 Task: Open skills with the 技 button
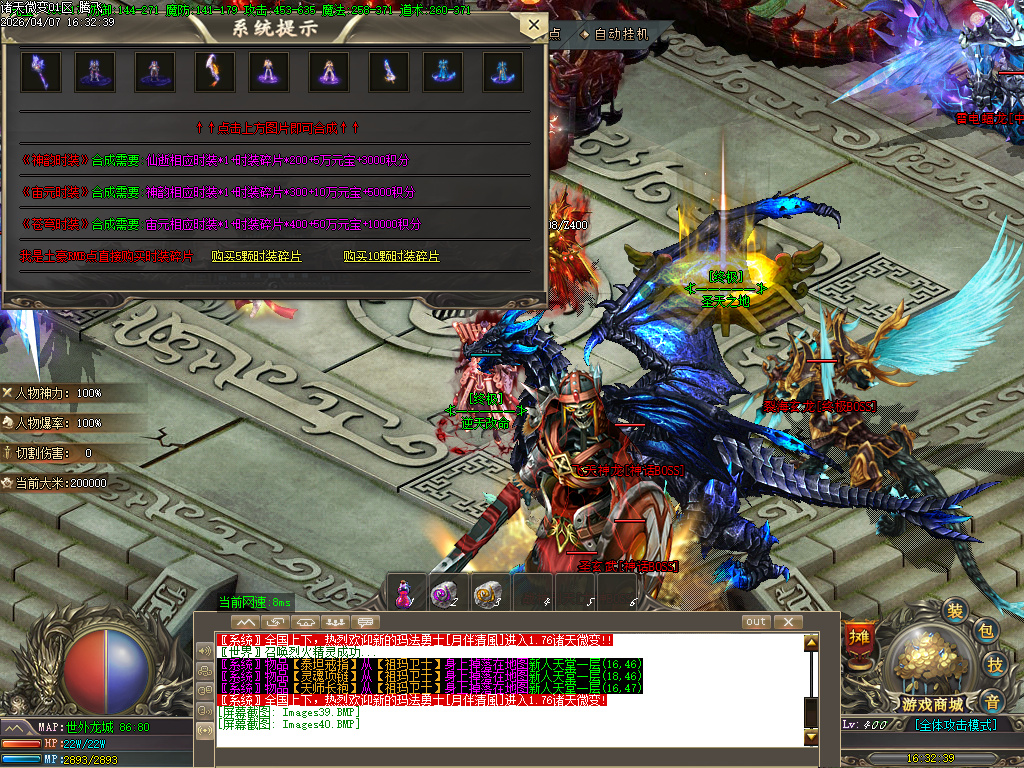pyautogui.click(x=995, y=664)
